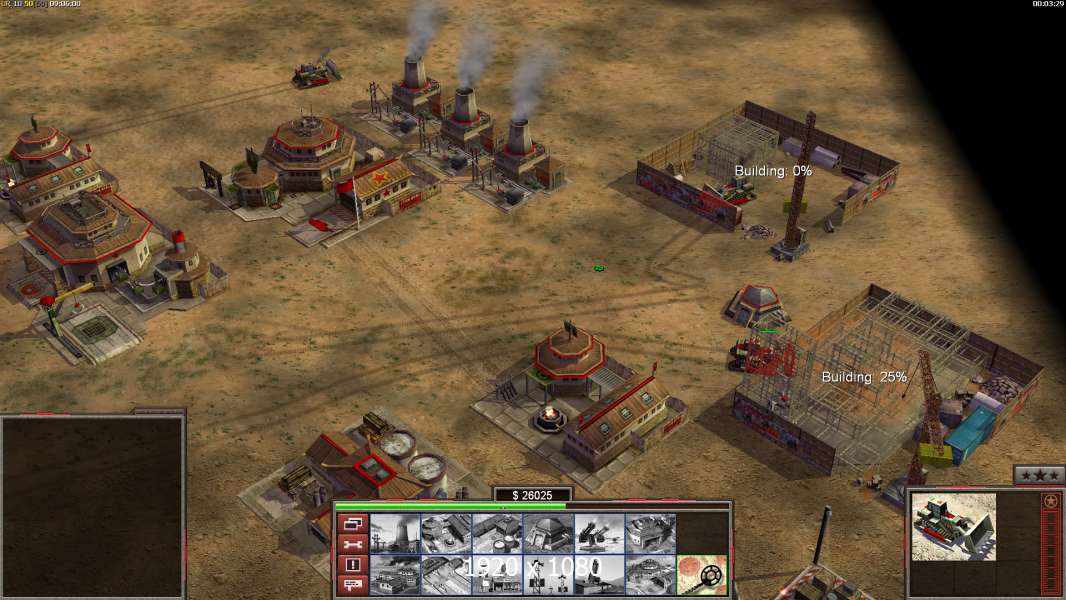Choose the Airfield build icon
This screenshot has width=1066, height=600.
pyautogui.click(x=395, y=574)
